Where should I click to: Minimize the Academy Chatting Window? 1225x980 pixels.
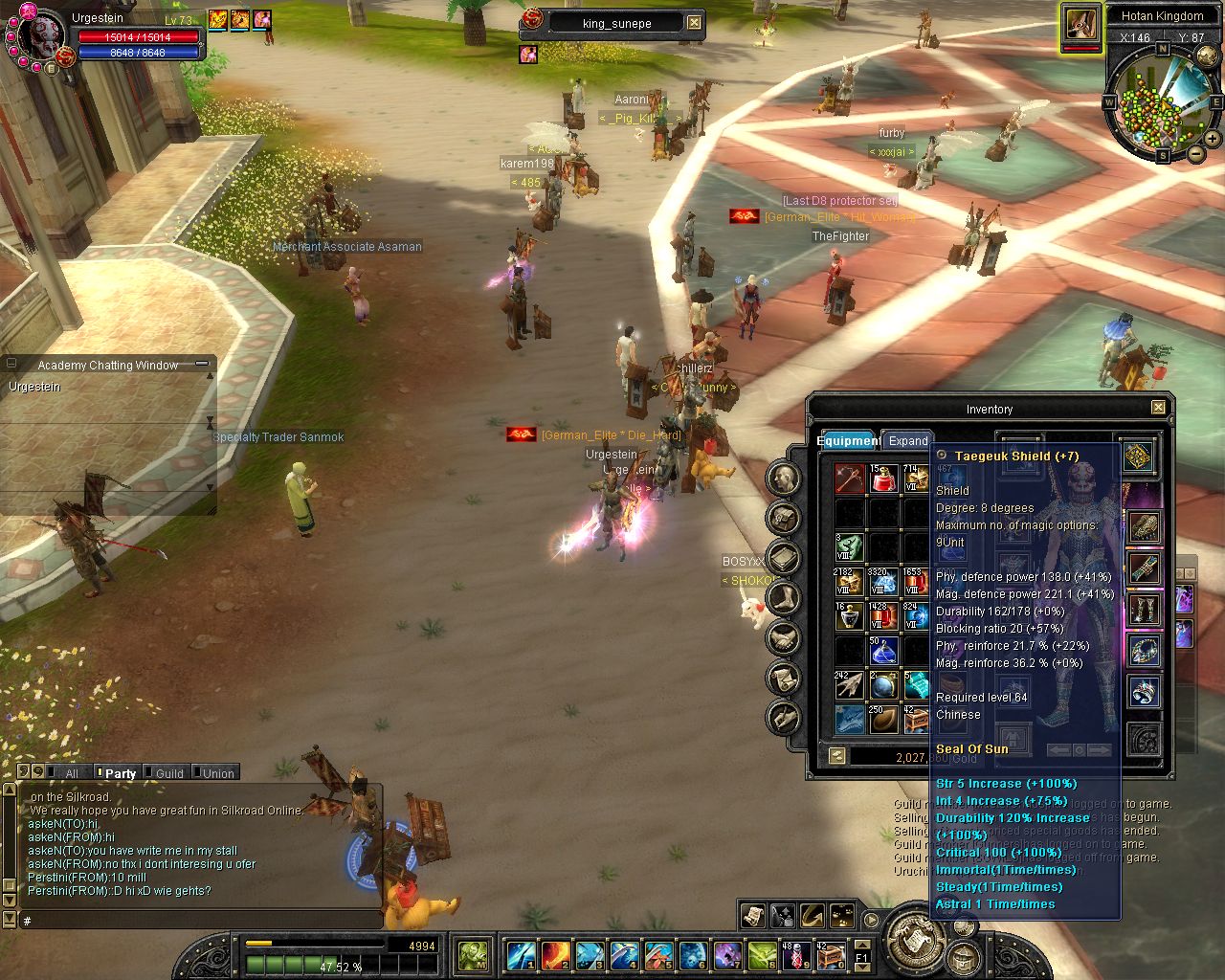tap(202, 365)
